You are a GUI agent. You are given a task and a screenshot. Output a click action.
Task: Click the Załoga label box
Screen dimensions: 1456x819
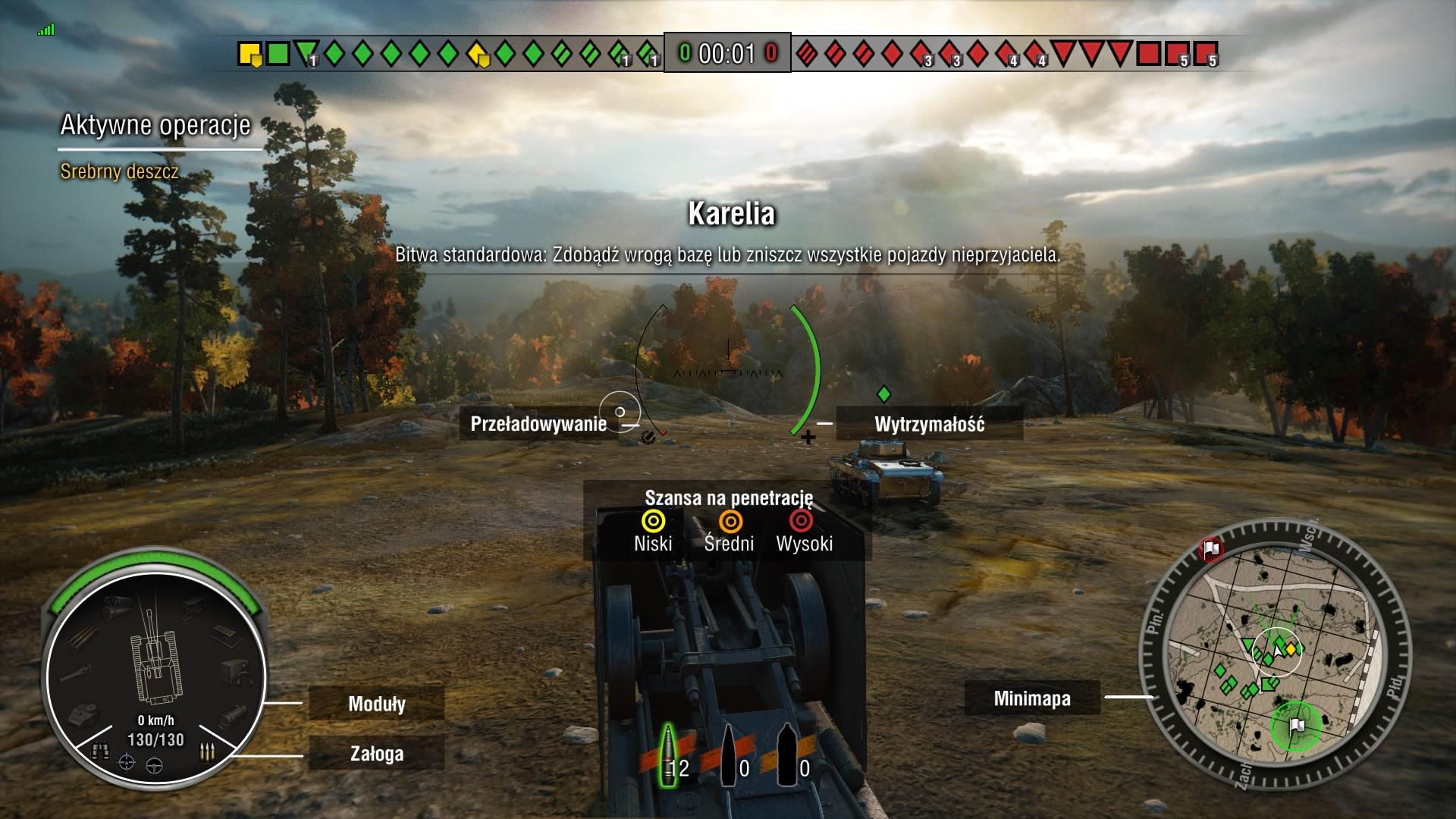(x=378, y=755)
